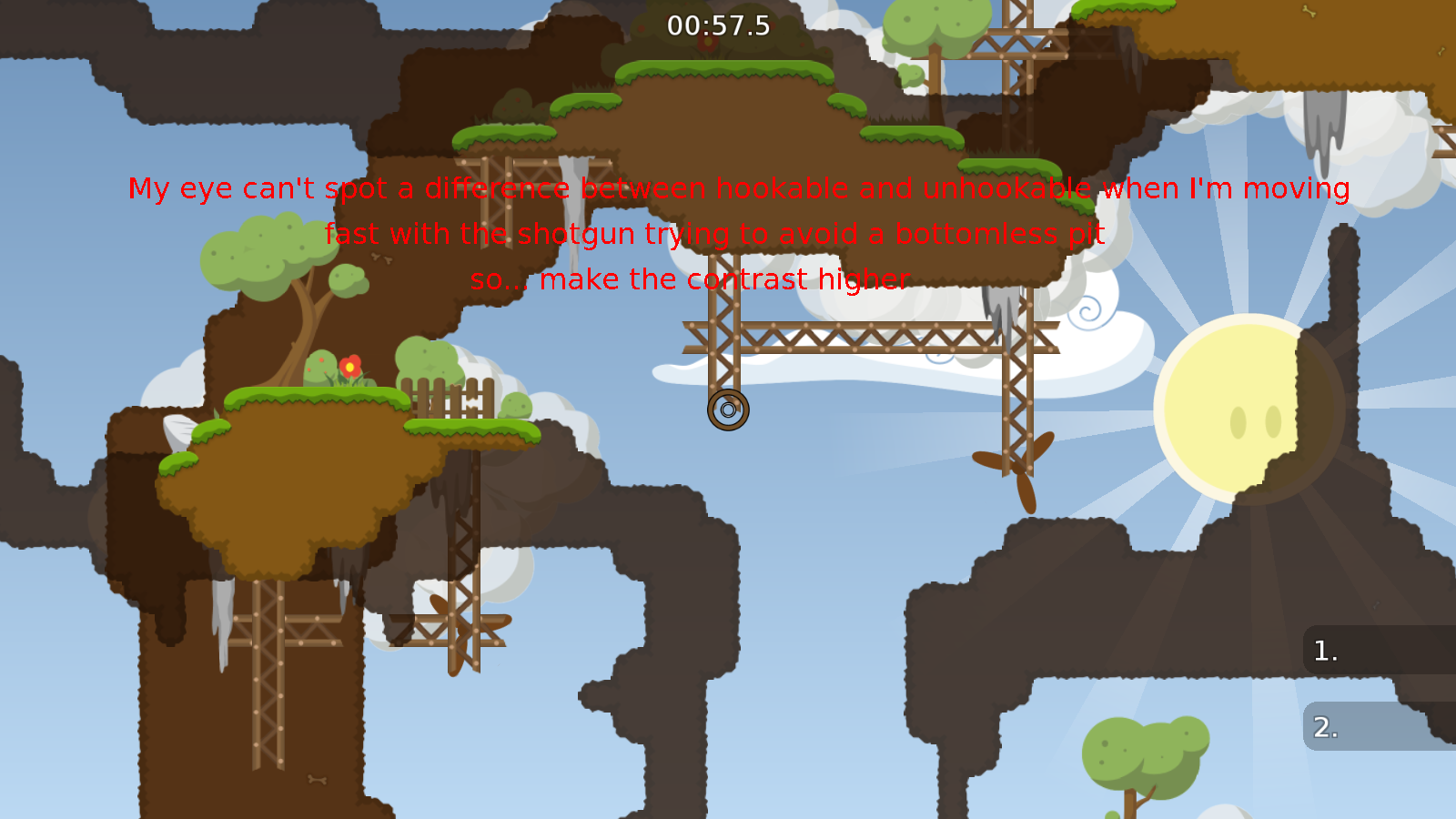Screen dimensions: 1456x819
Task: Select the horizontal wooden girder beam
Action: (x=874, y=337)
